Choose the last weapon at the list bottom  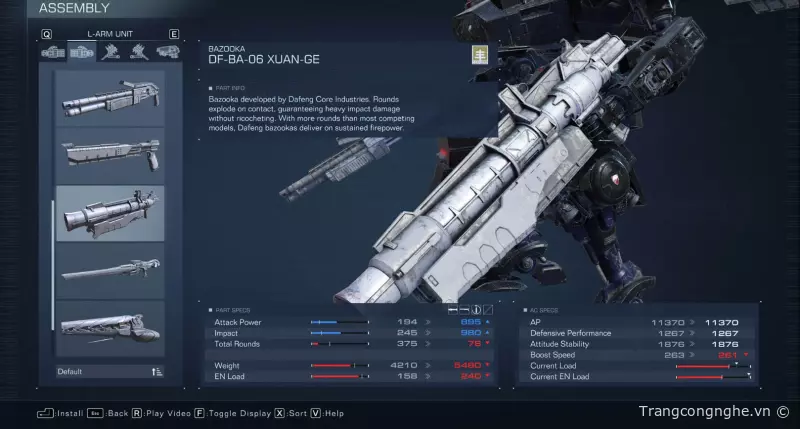click(x=110, y=326)
